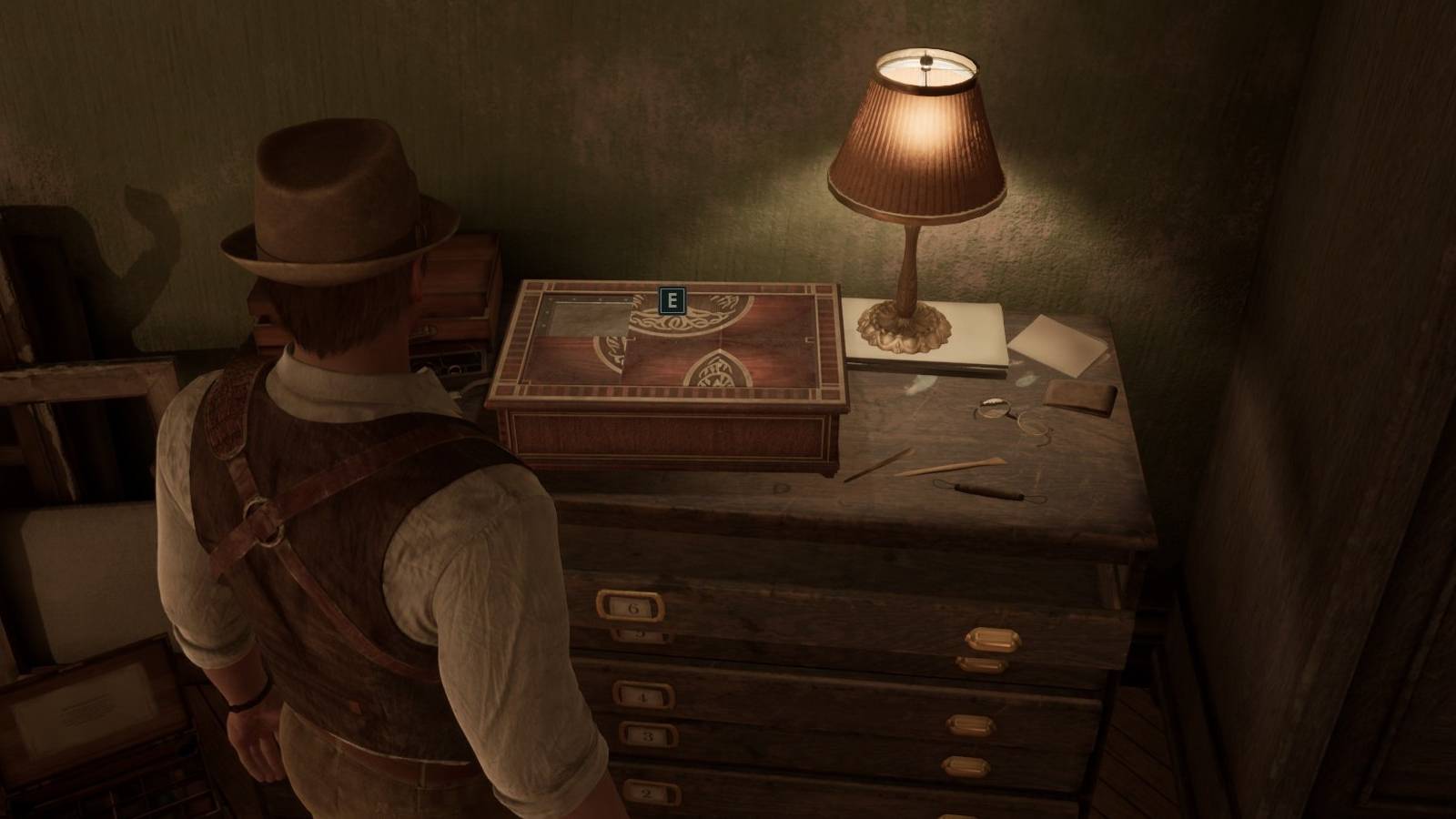Click the brass pull handle of drawer 4
Image resolution: width=1456 pixels, height=819 pixels.
pos(971,725)
